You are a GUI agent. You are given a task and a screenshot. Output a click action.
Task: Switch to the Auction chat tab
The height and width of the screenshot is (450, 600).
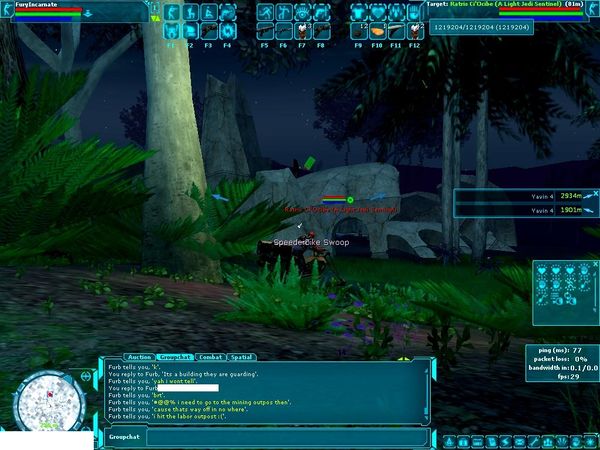[x=140, y=357]
